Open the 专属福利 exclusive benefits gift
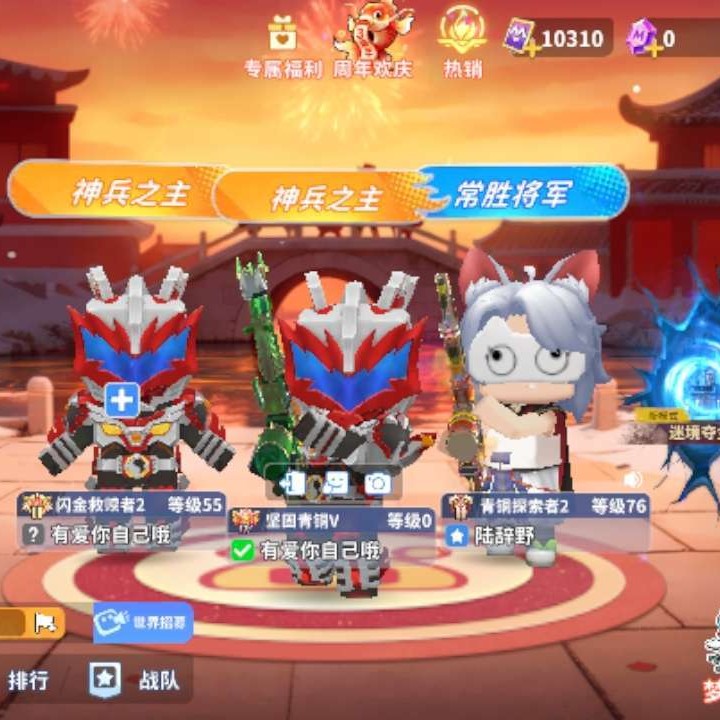This screenshot has width=720, height=720. pos(283,44)
